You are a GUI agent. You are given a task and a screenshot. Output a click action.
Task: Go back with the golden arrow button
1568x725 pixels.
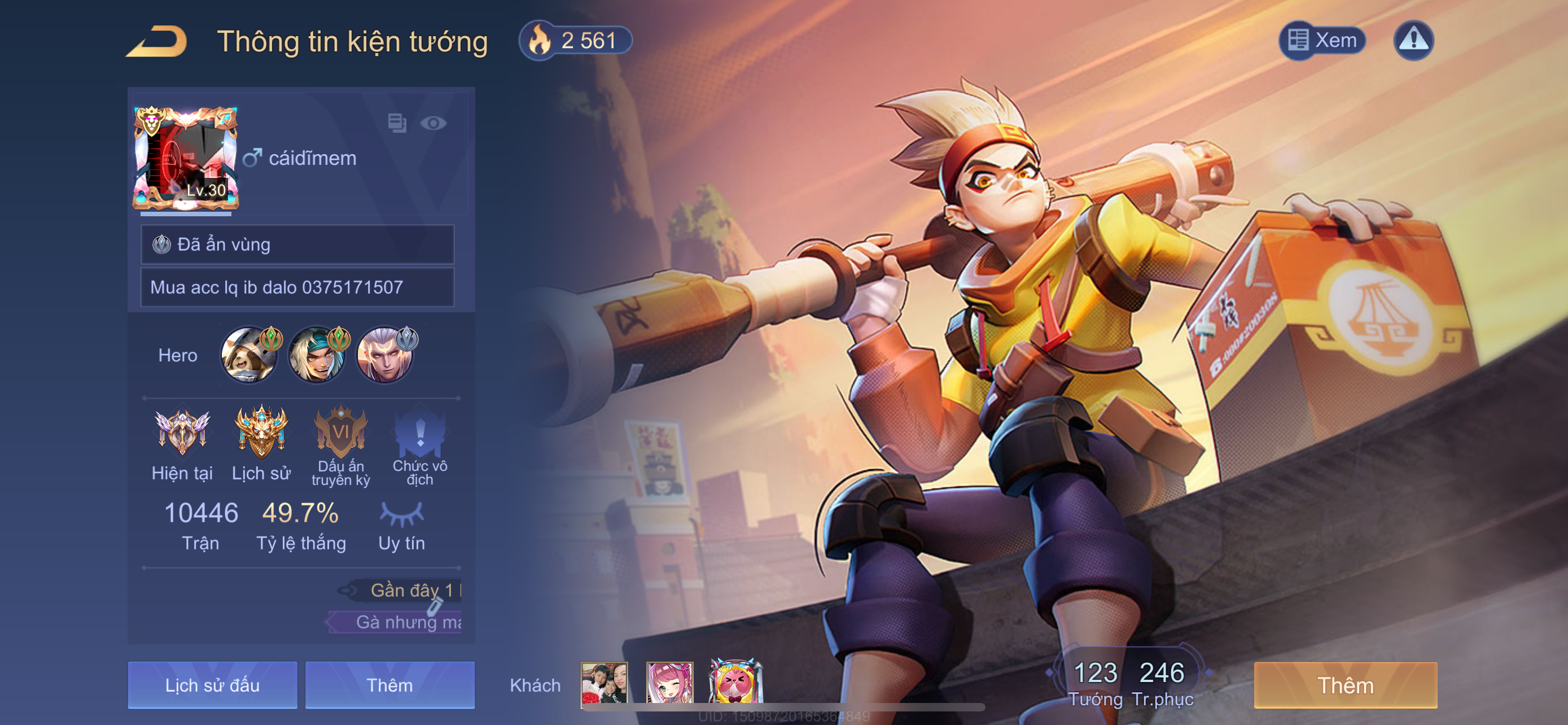156,41
